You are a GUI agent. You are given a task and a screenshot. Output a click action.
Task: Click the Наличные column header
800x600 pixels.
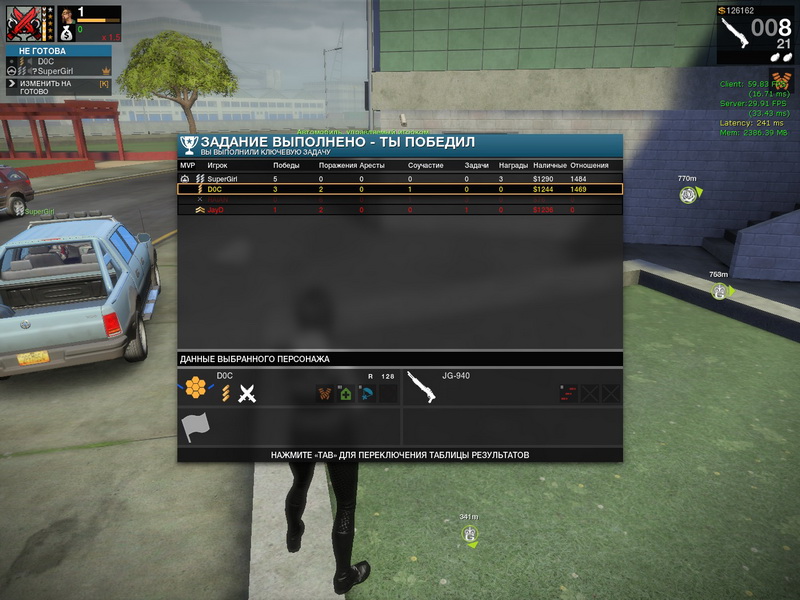549,165
